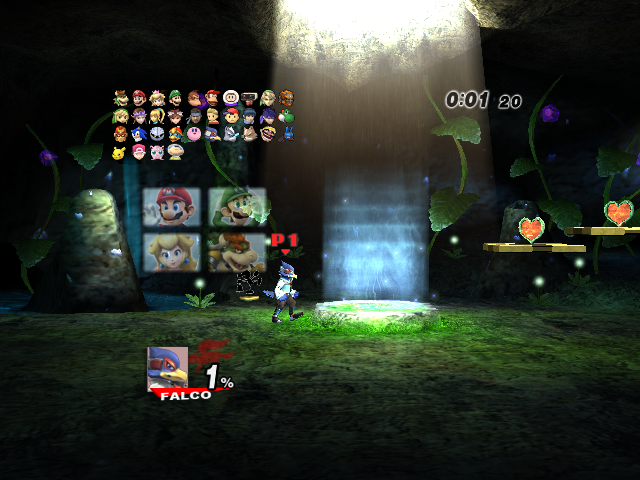Pick the Yoshi roster icon
Viewport: 640px width, 480px height.
(286, 116)
